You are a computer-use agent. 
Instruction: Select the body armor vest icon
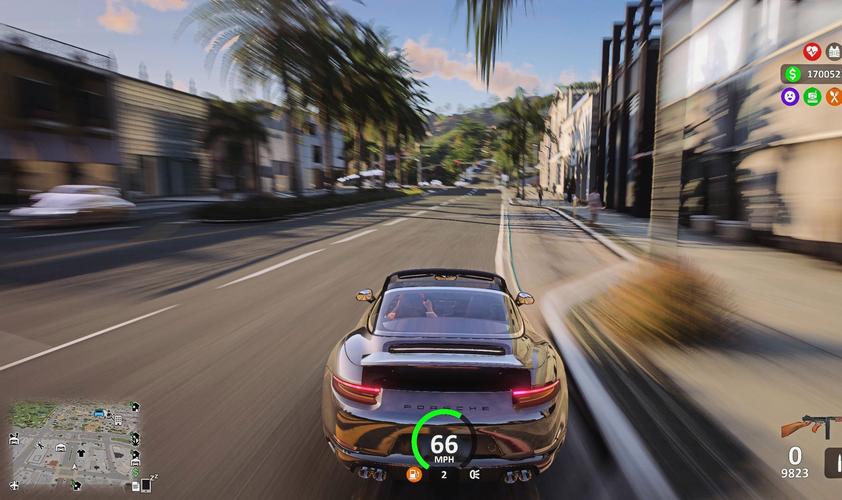coord(834,51)
